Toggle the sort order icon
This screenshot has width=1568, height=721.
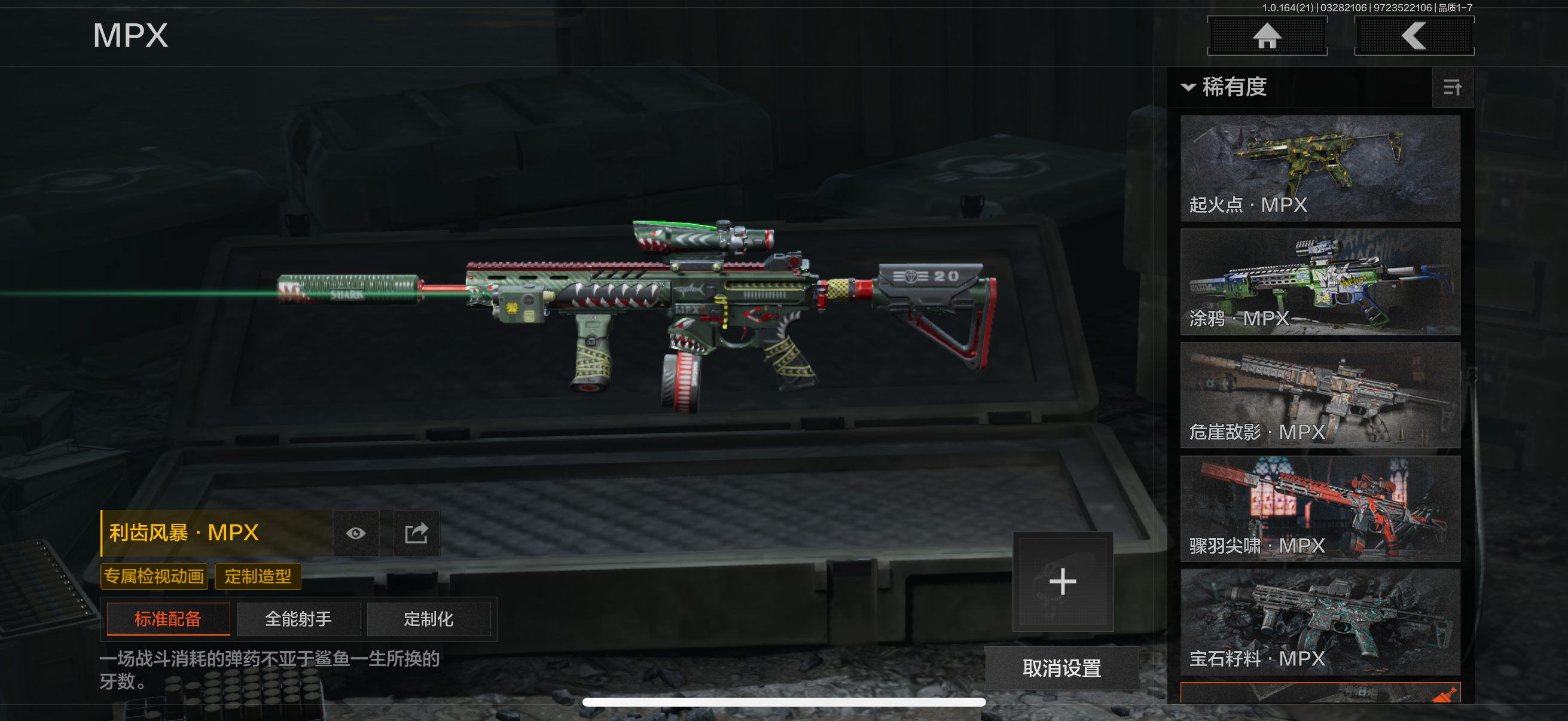pos(1453,88)
